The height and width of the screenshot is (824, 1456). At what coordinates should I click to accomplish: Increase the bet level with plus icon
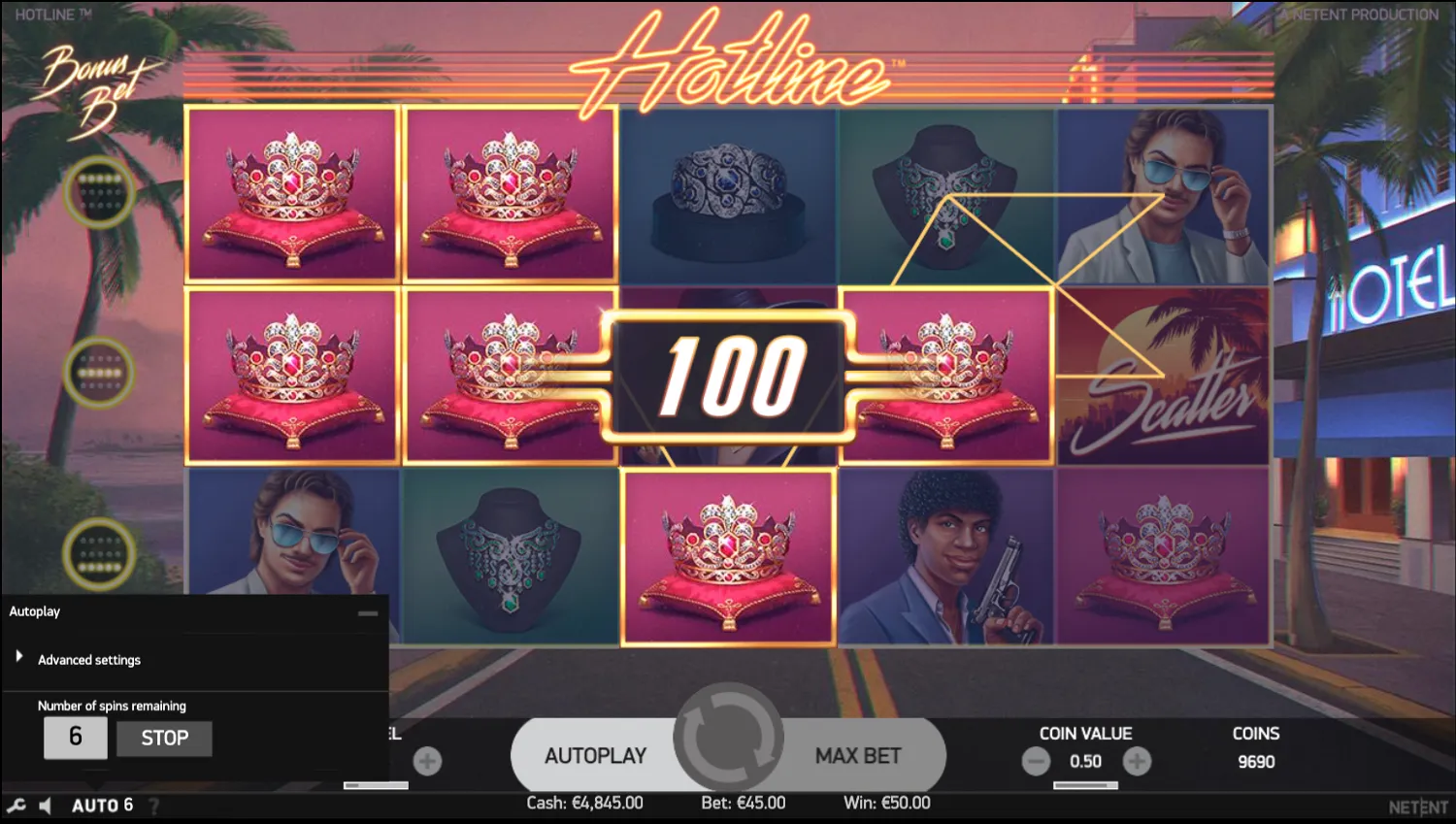tap(426, 761)
